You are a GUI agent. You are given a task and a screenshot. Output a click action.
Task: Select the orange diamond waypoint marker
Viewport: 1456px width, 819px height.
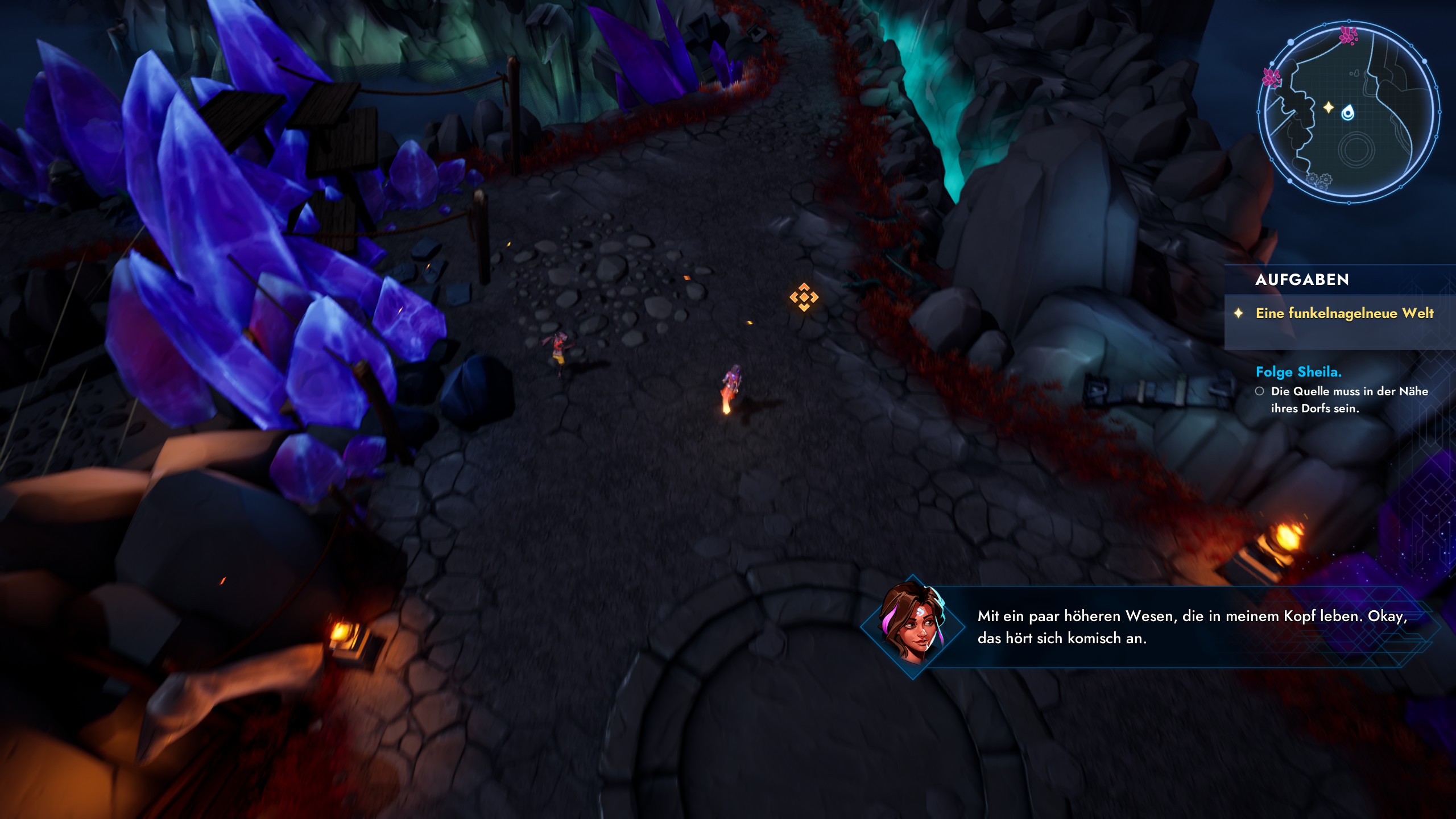804,297
